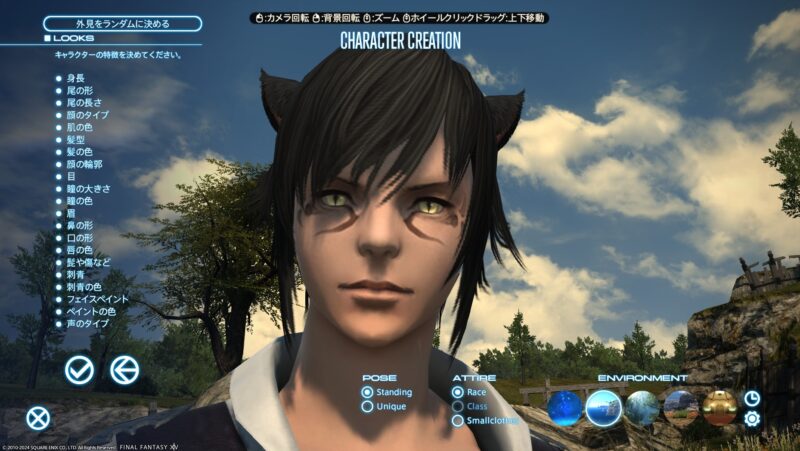Go back with the left arrow button
Image resolution: width=800 pixels, height=451 pixels.
[x=124, y=370]
